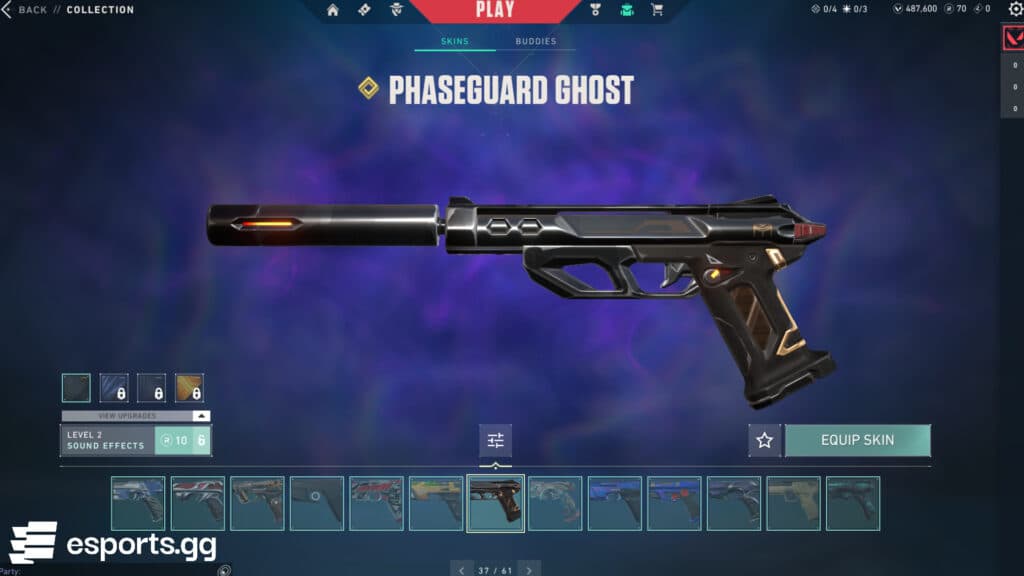Open the store via shopping cart icon
Image resolution: width=1024 pixels, height=576 pixels.
[657, 10]
